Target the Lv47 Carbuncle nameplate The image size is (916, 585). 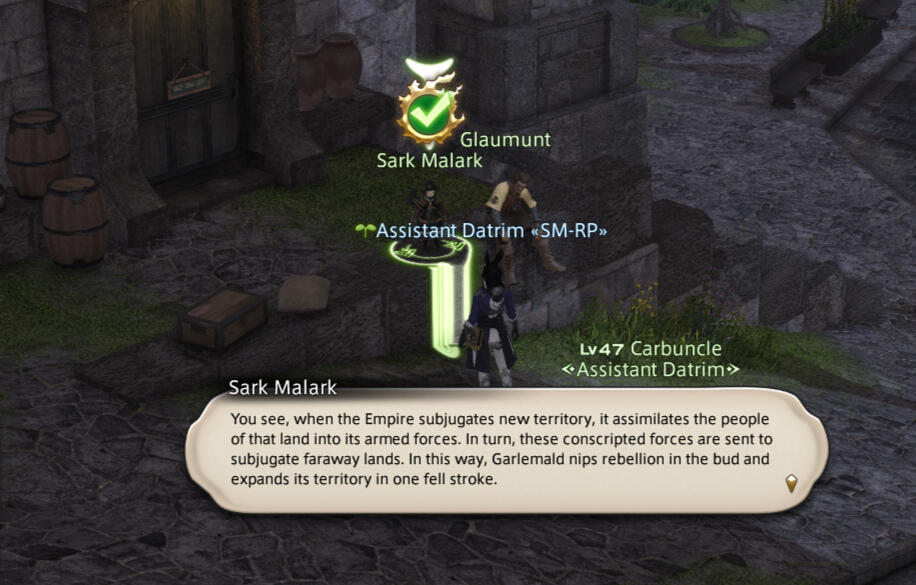pos(650,350)
